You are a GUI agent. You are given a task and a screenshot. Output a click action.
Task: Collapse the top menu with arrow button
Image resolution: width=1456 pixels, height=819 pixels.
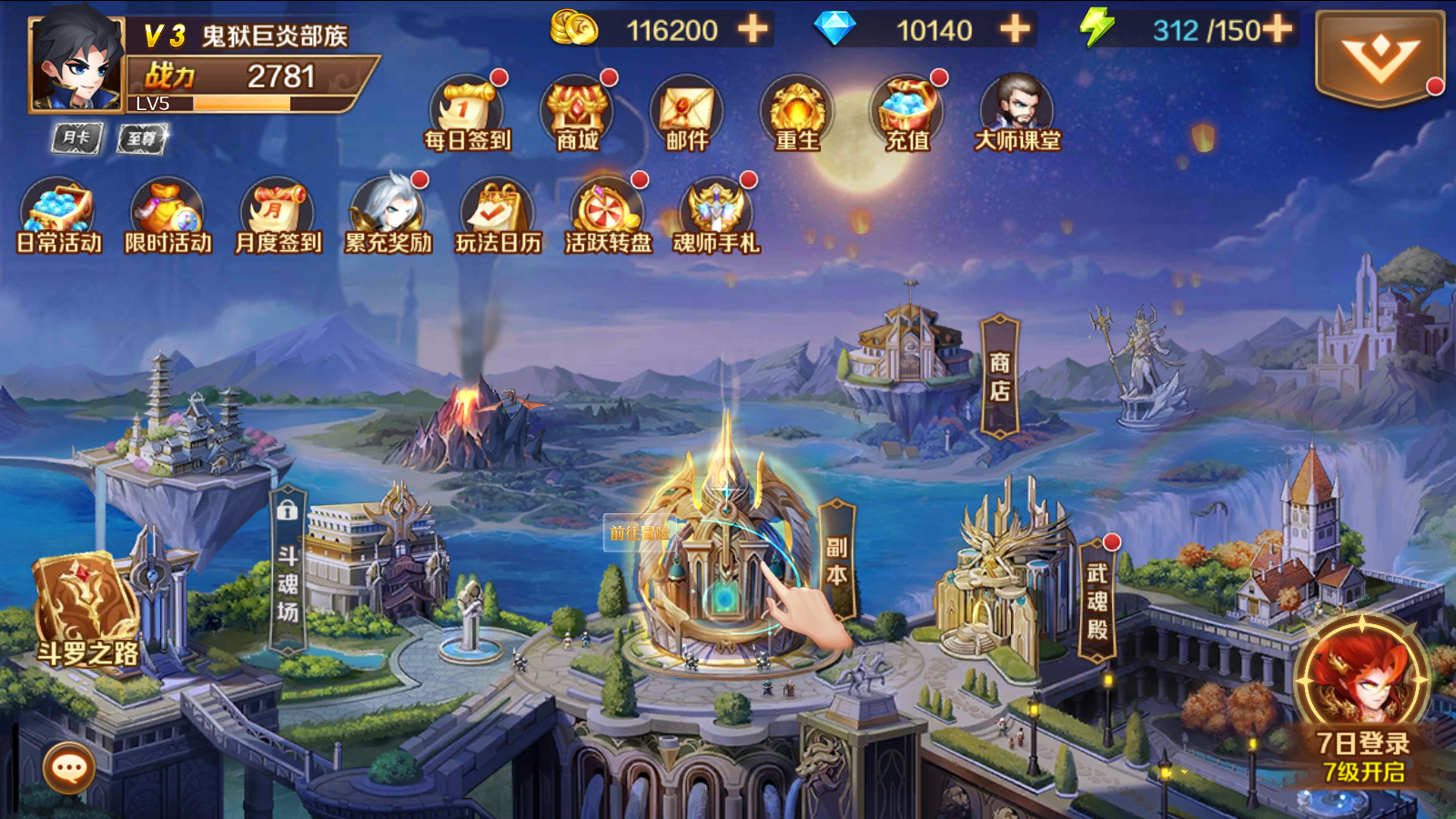coord(1380,58)
